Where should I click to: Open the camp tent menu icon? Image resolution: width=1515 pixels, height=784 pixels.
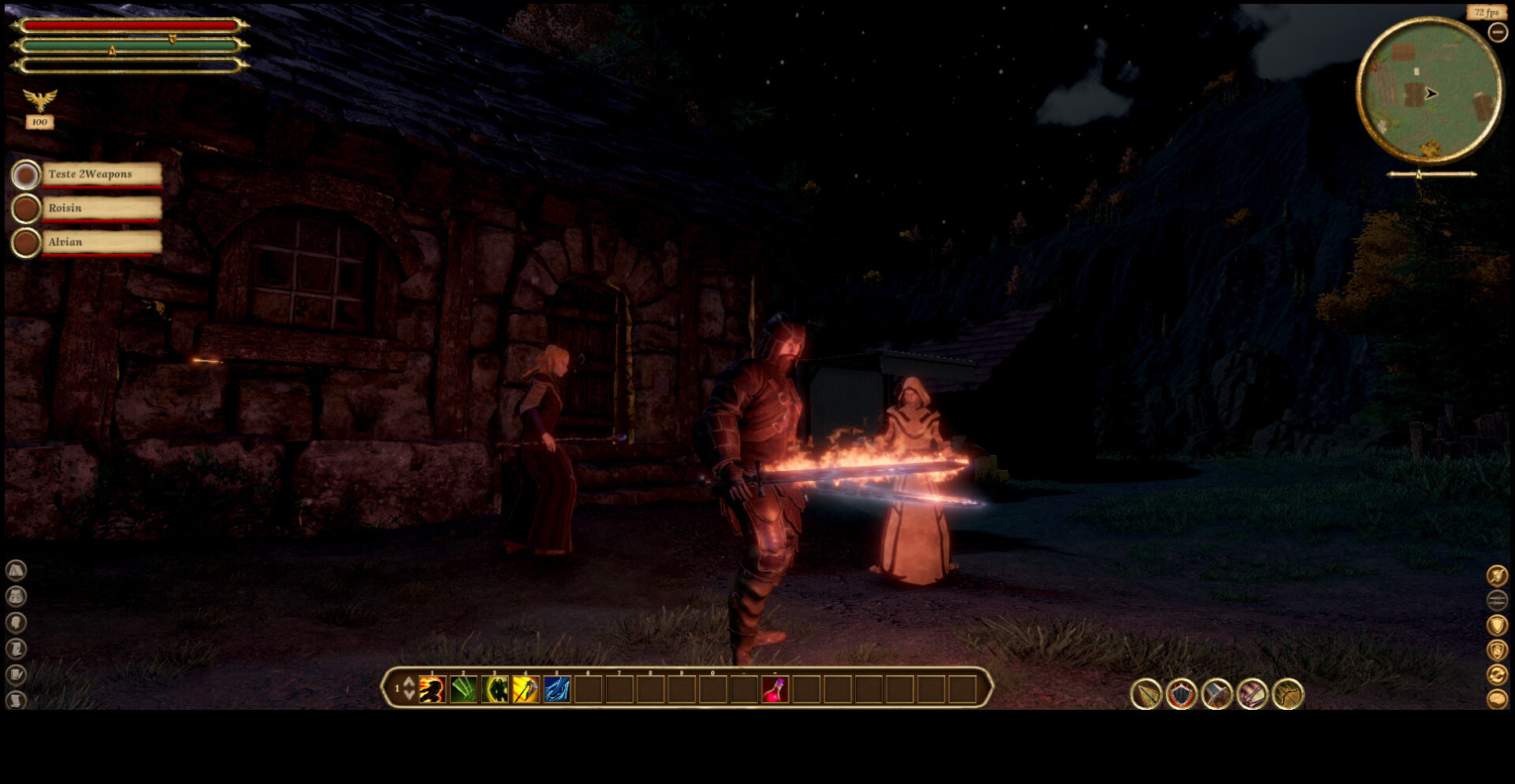click(16, 570)
